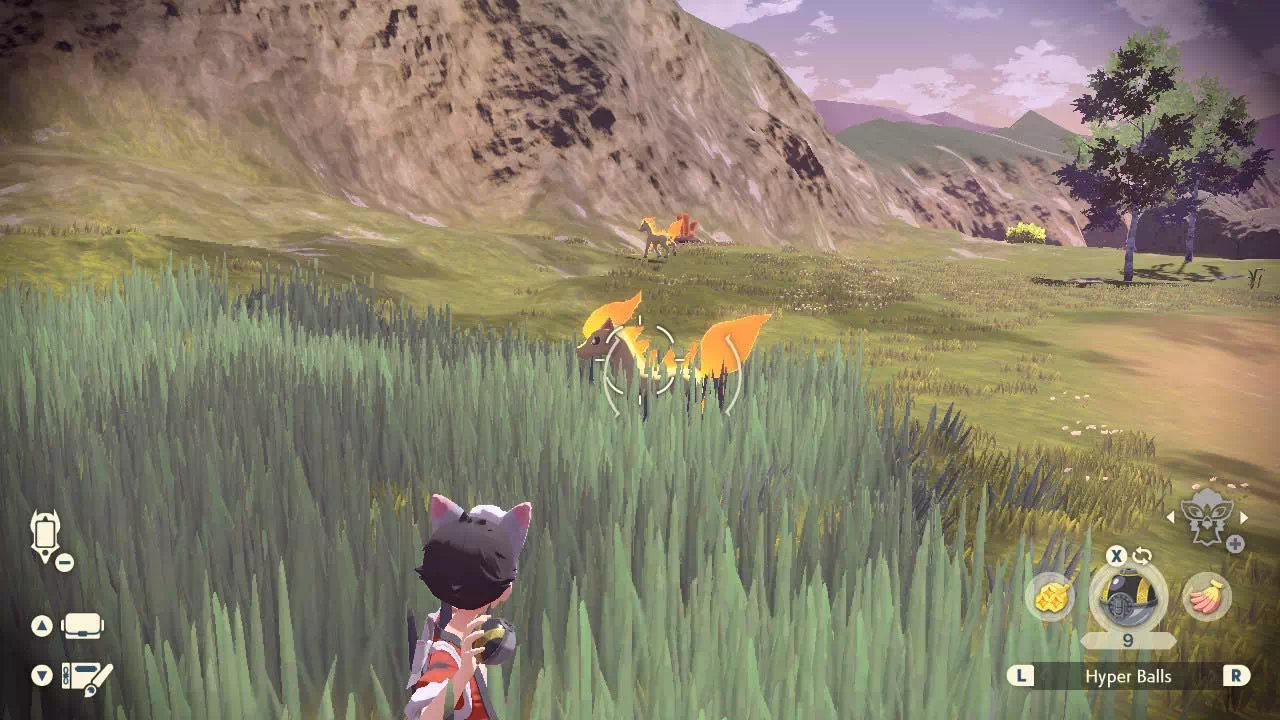Open the Pokédex notebook with brush icon
The image size is (1280, 720).
(87, 678)
